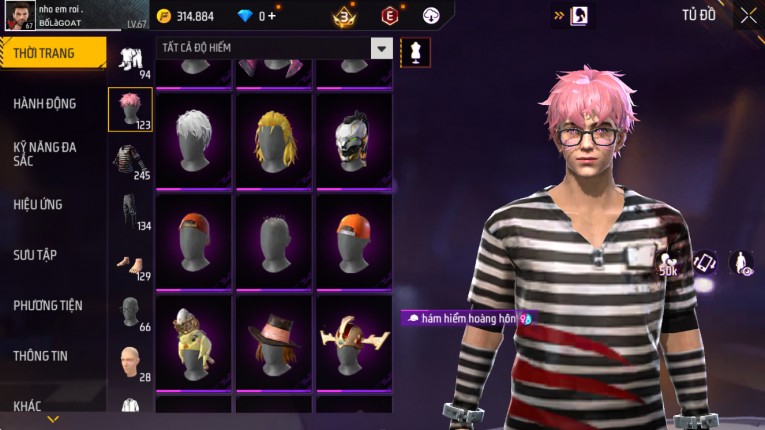This screenshot has width=765, height=430.
Task: Switch to the Hành Động tab
Action: (x=45, y=103)
